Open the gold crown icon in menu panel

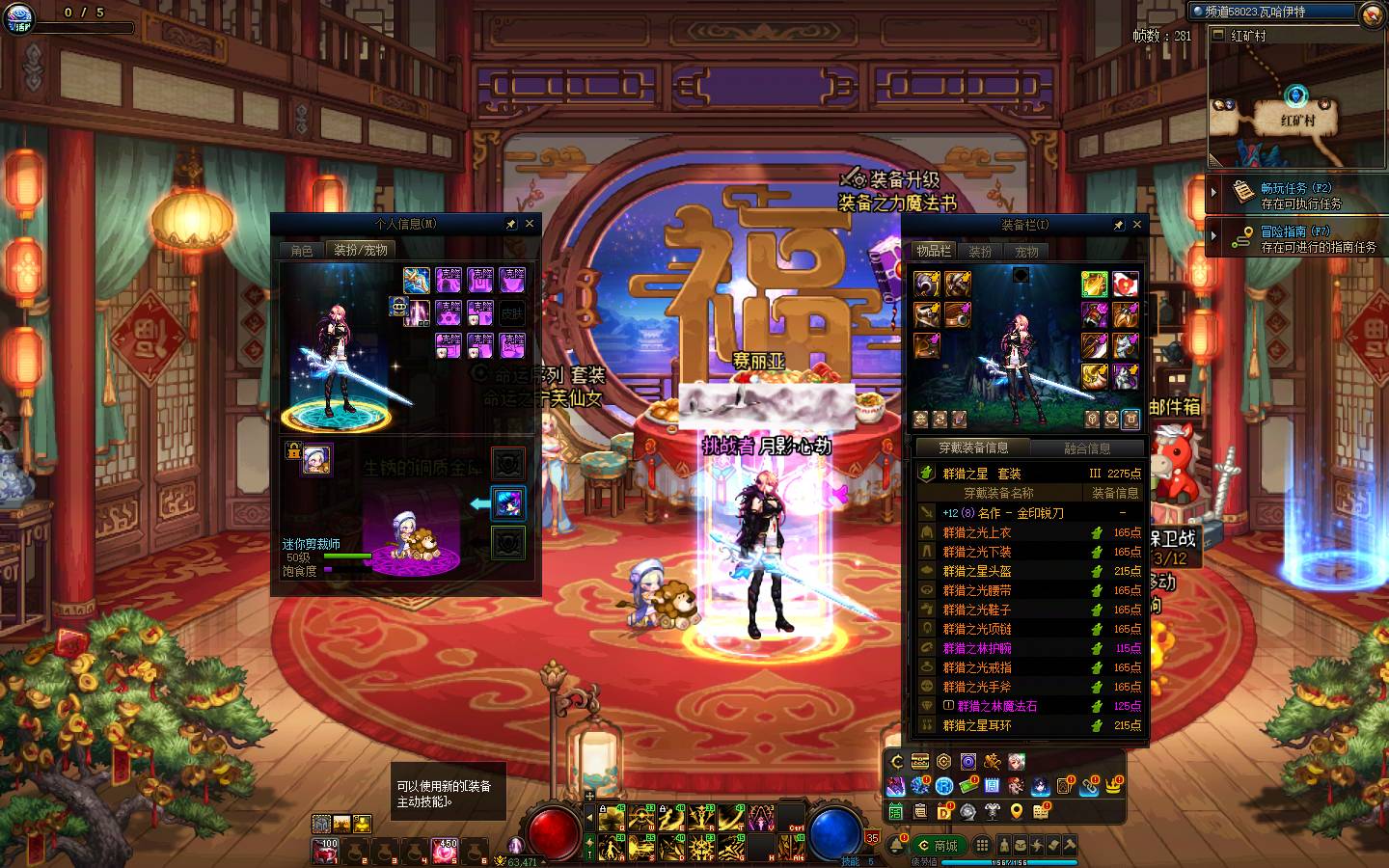(x=1114, y=786)
